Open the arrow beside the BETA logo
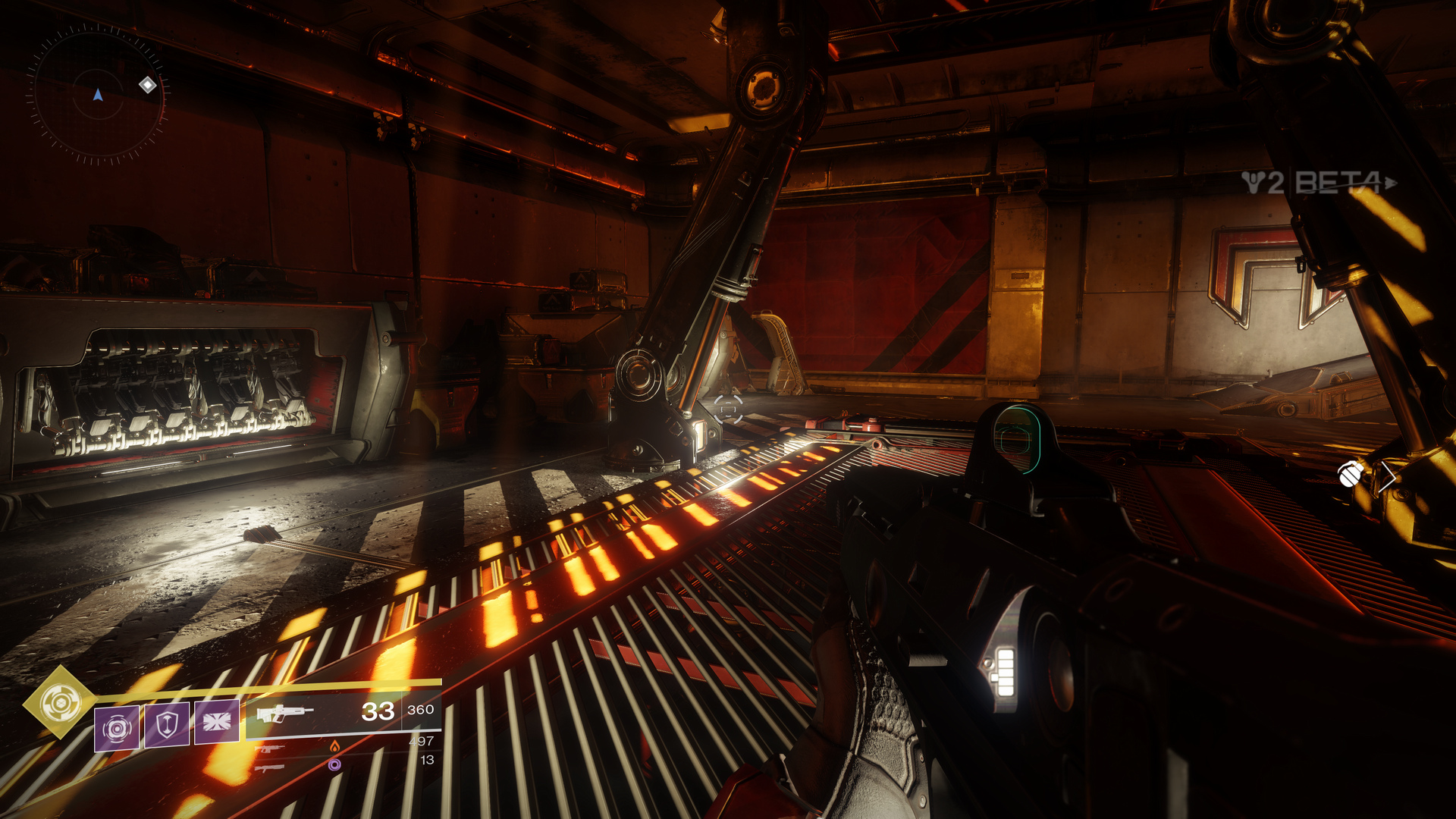The height and width of the screenshot is (819, 1456). pyautogui.click(x=1390, y=182)
